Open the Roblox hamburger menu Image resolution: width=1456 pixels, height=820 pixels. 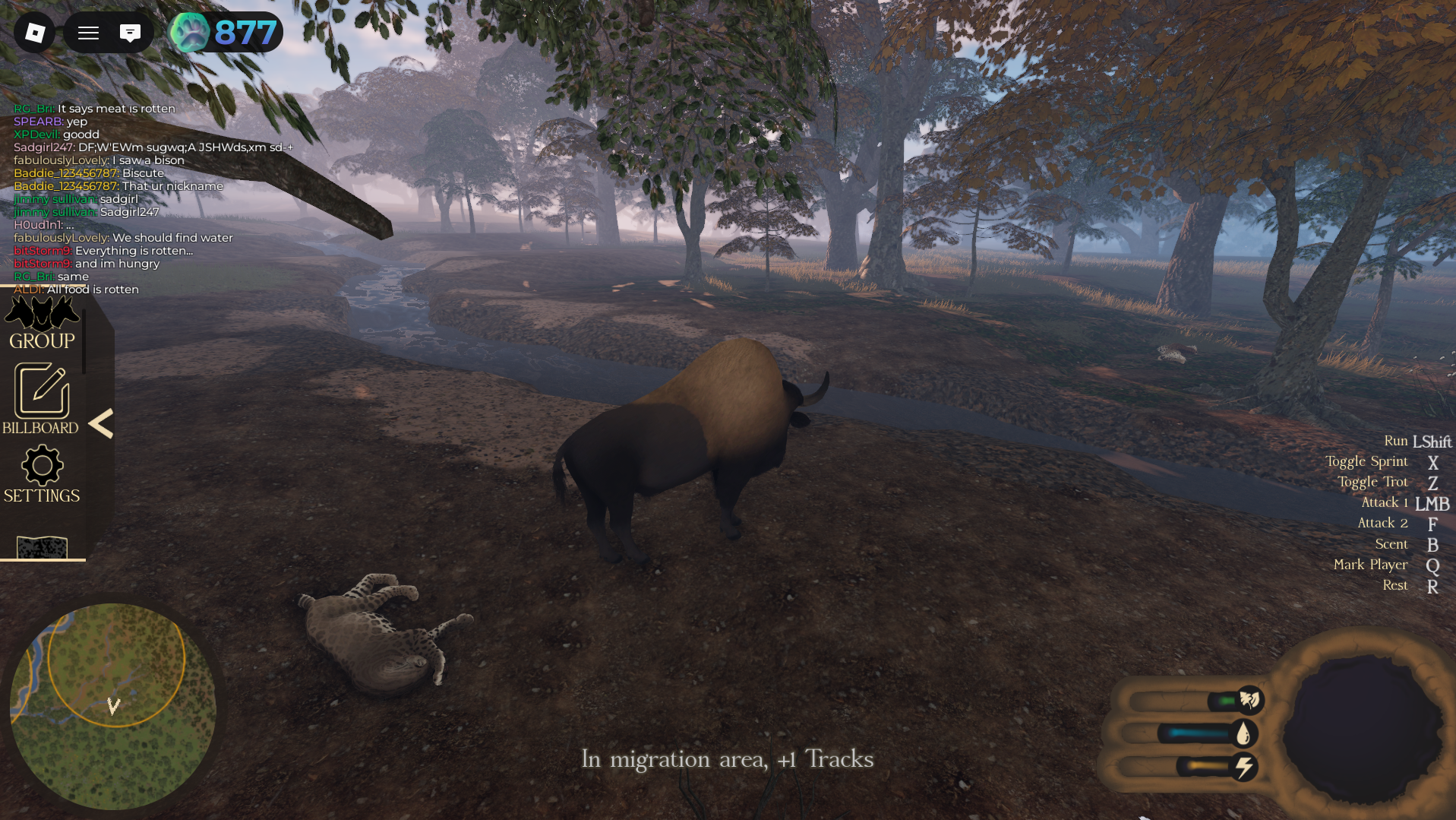tap(87, 32)
